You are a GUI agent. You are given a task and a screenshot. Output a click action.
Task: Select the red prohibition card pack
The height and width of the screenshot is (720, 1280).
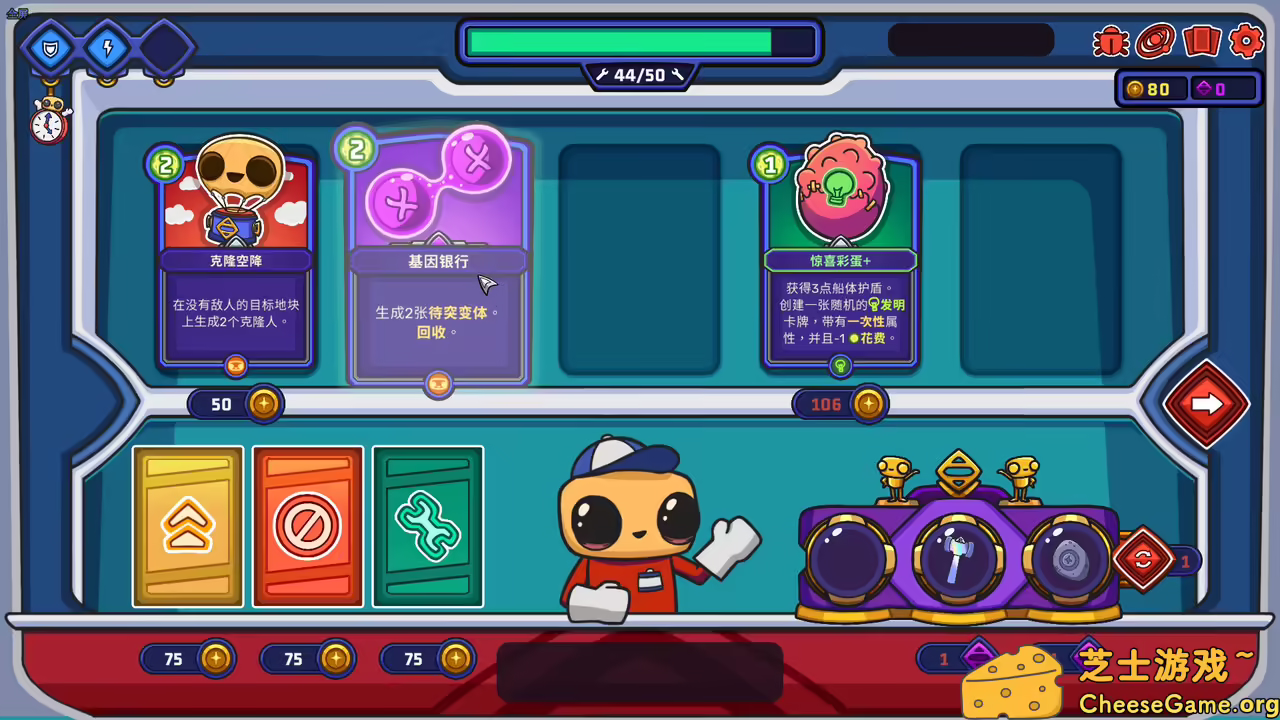(307, 526)
